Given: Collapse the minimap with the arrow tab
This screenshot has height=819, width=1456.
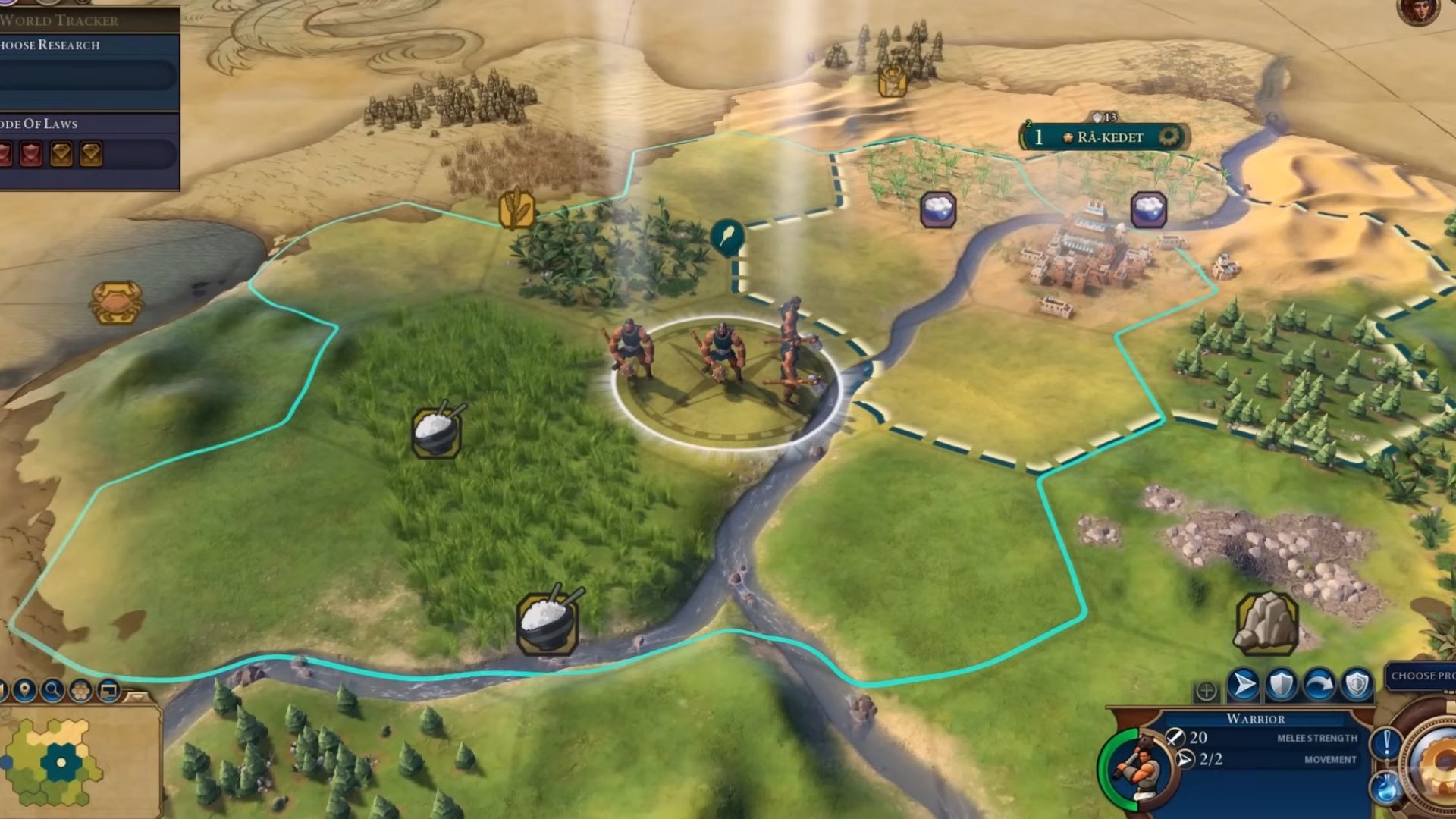Looking at the screenshot, I should point(136,695).
